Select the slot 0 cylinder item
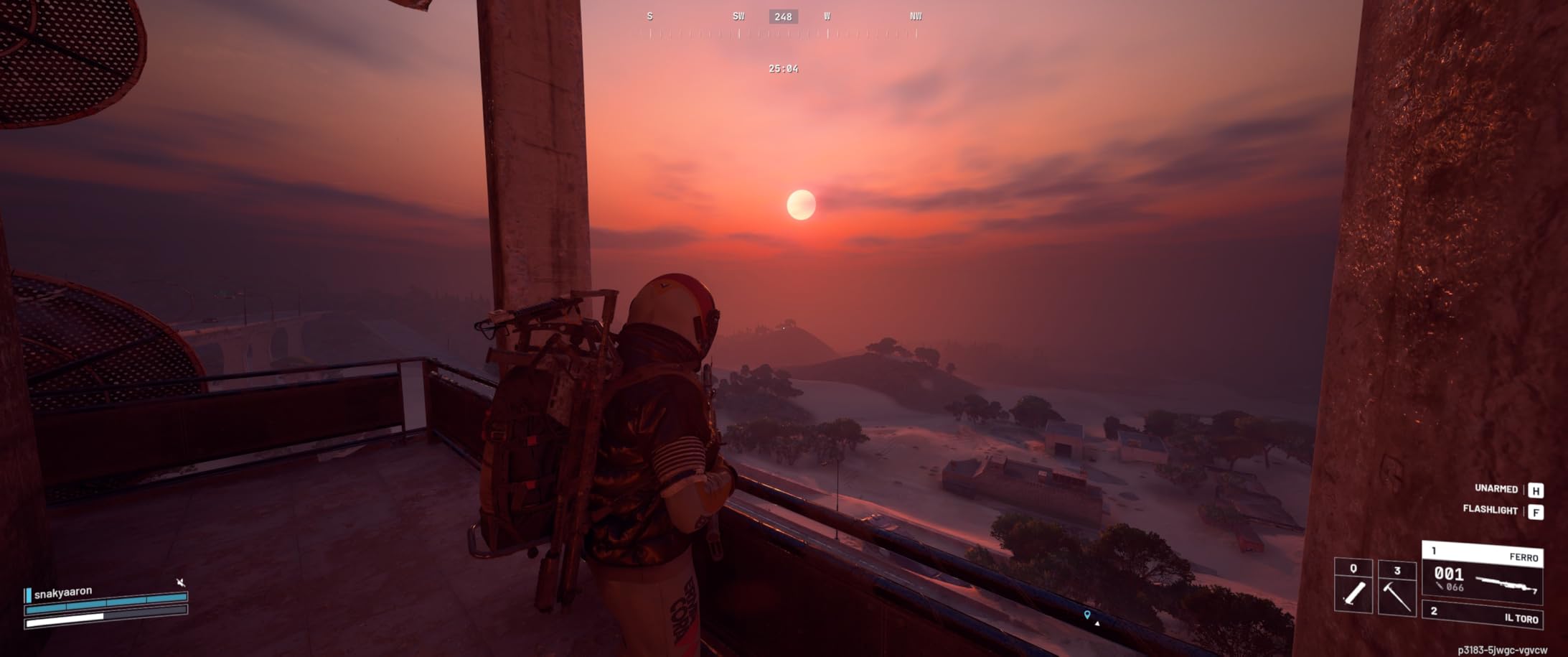Screen dimensions: 1568x657 pyautogui.click(x=1353, y=587)
